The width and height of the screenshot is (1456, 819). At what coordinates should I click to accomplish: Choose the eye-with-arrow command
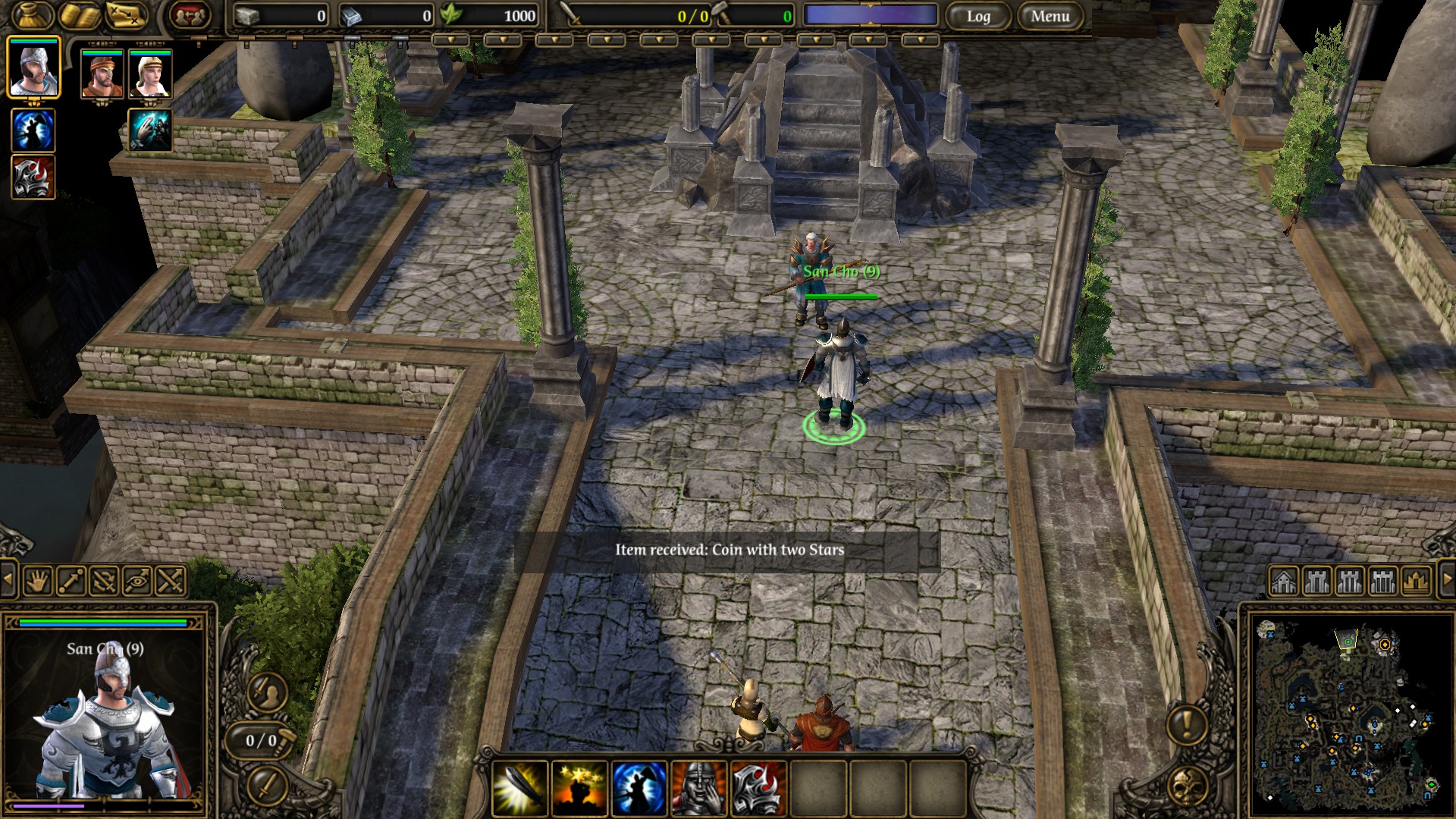coord(137,582)
